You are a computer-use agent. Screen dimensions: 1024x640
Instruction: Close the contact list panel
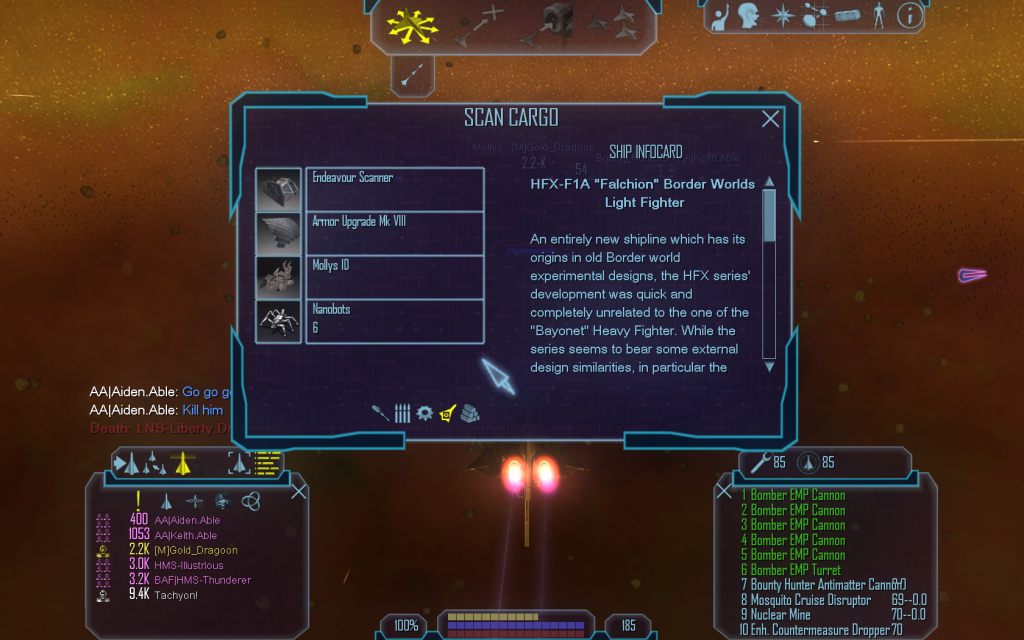click(298, 490)
